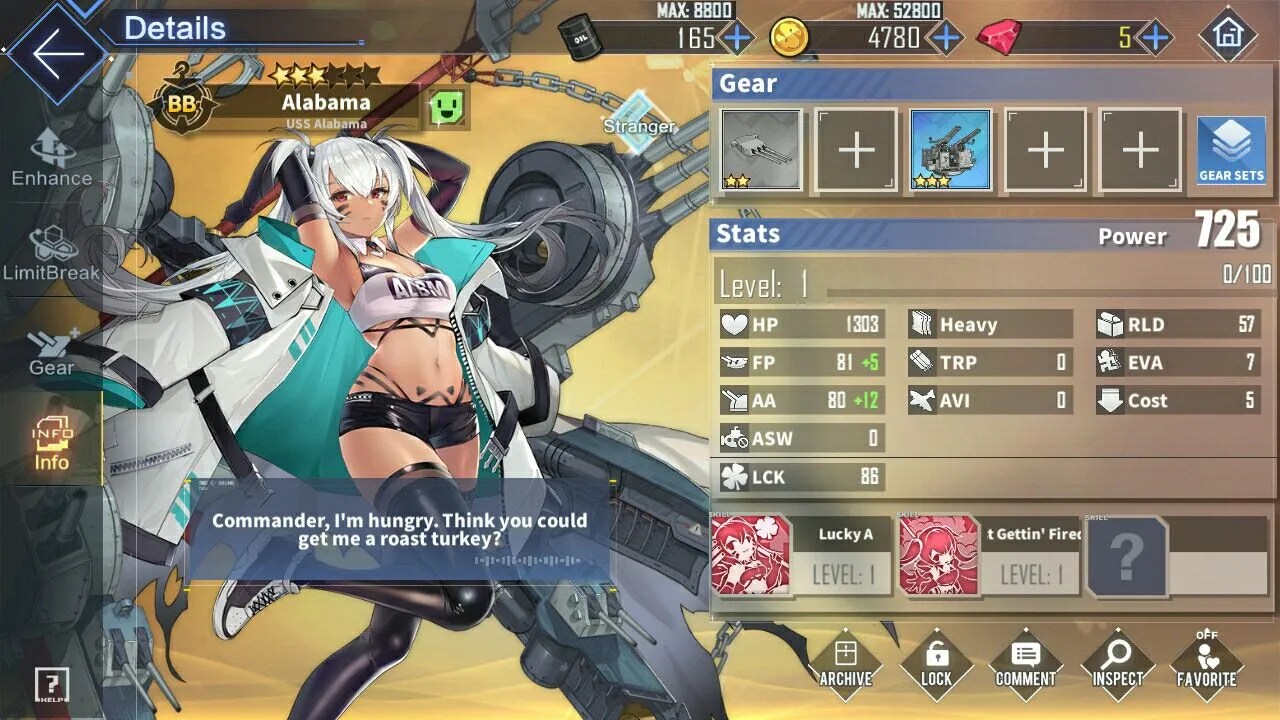Open the Enhance tab

tap(52, 159)
